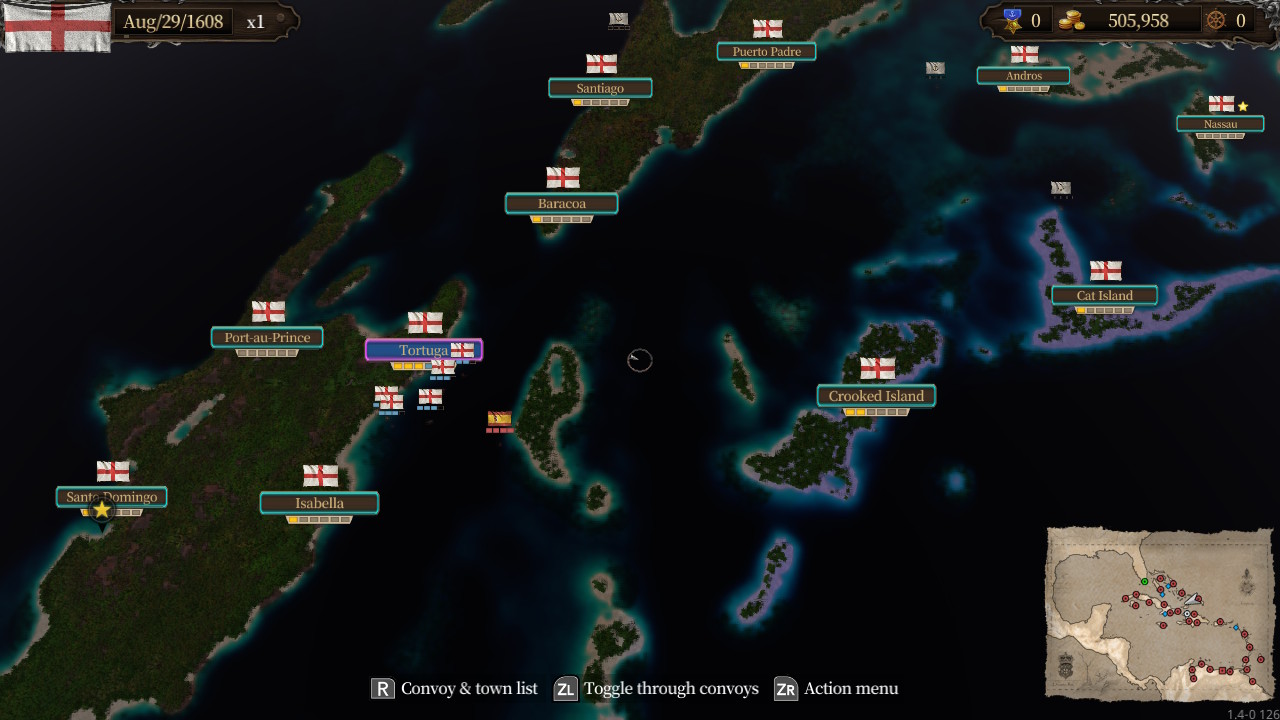
Task: Click the Port-au-Prince town label
Action: [267, 337]
